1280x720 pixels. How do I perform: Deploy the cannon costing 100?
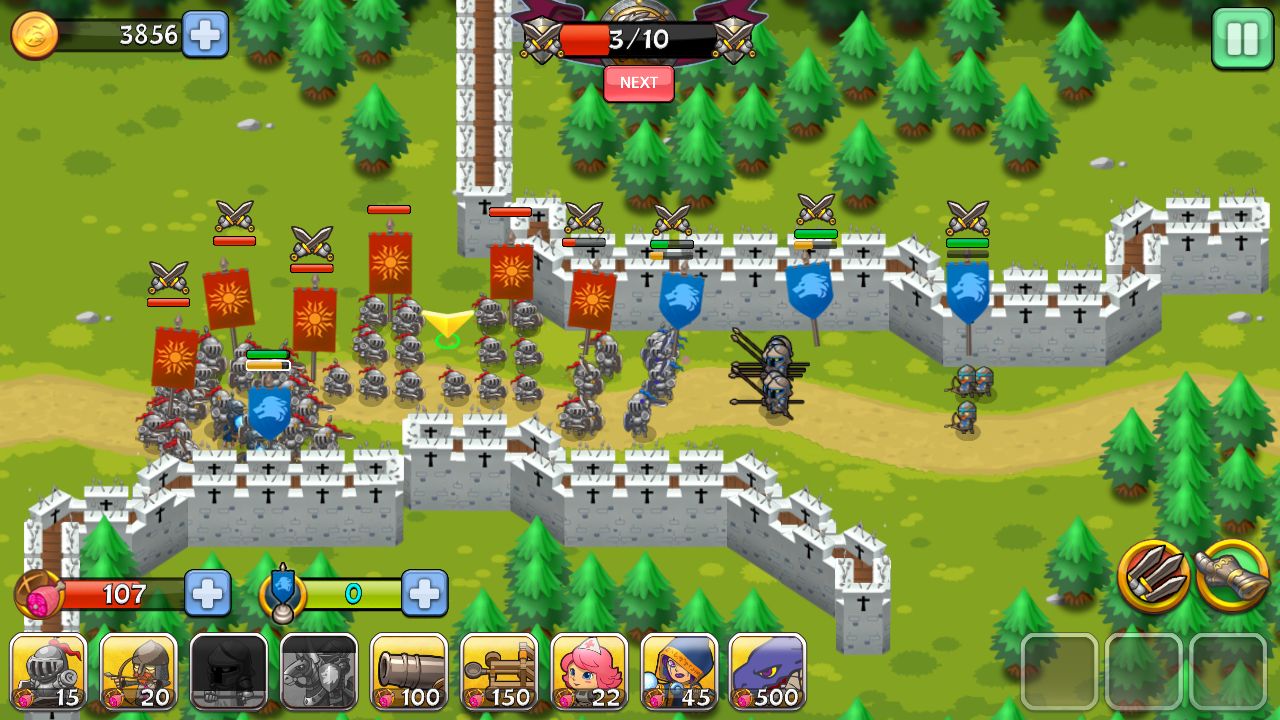click(x=408, y=672)
